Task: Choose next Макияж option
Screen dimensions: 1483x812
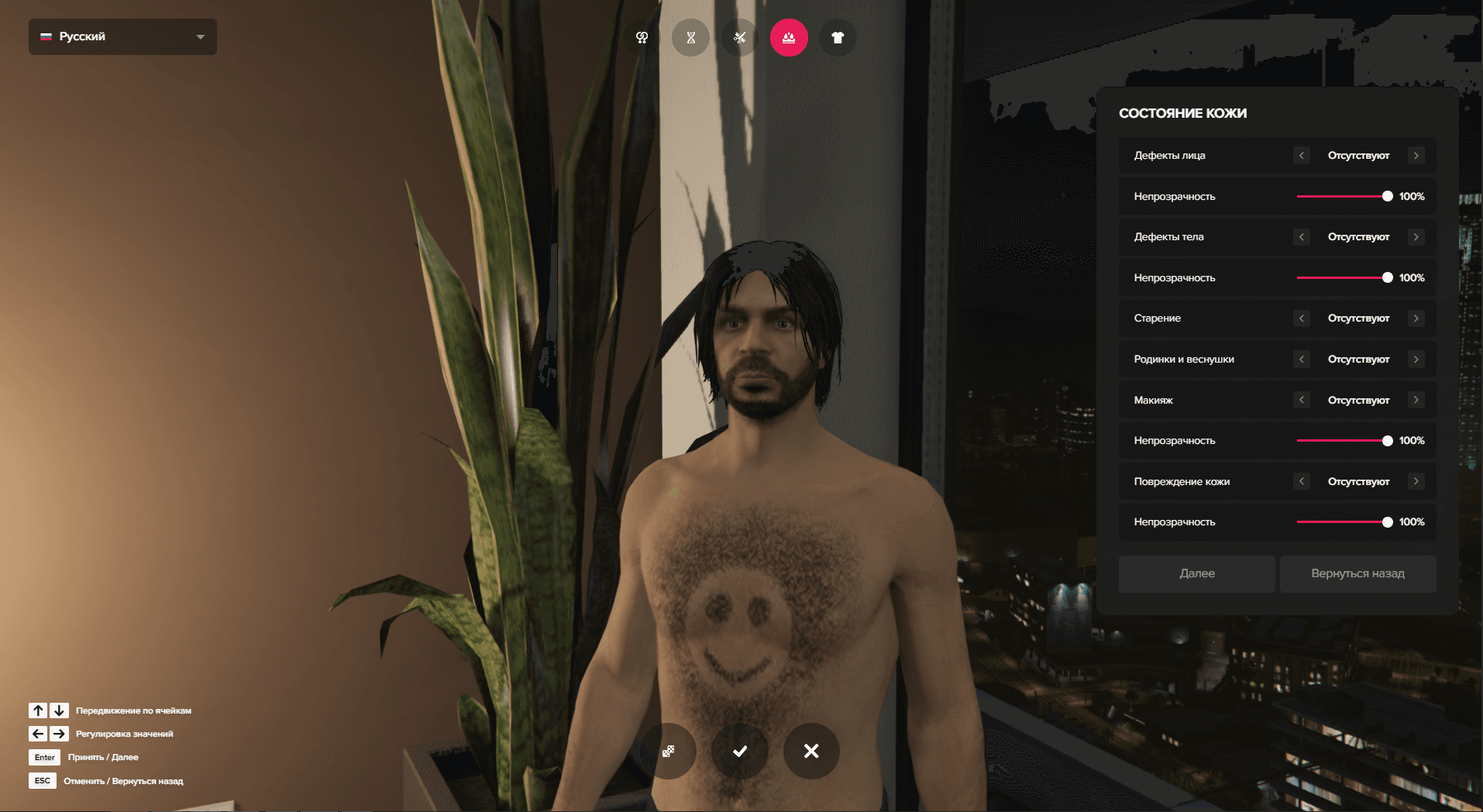Action: tap(1416, 400)
